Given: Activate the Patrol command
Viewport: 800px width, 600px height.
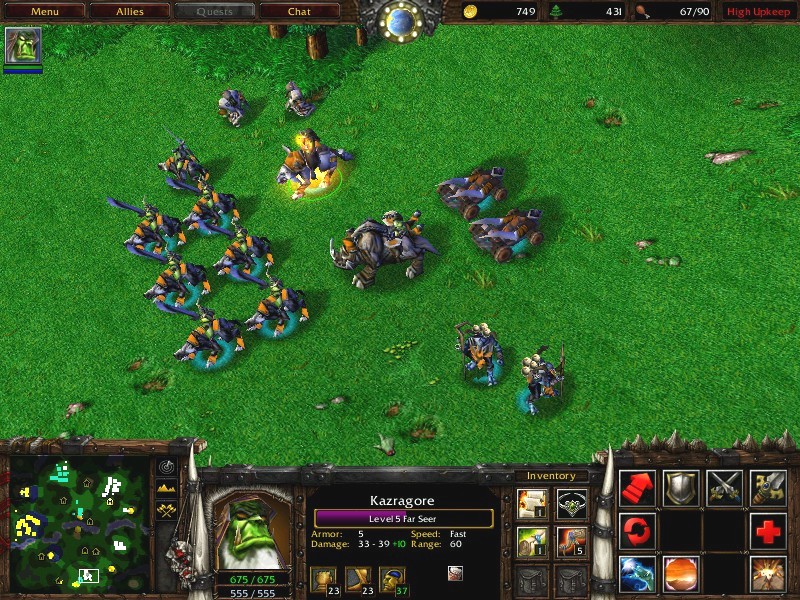Looking at the screenshot, I should (637, 530).
